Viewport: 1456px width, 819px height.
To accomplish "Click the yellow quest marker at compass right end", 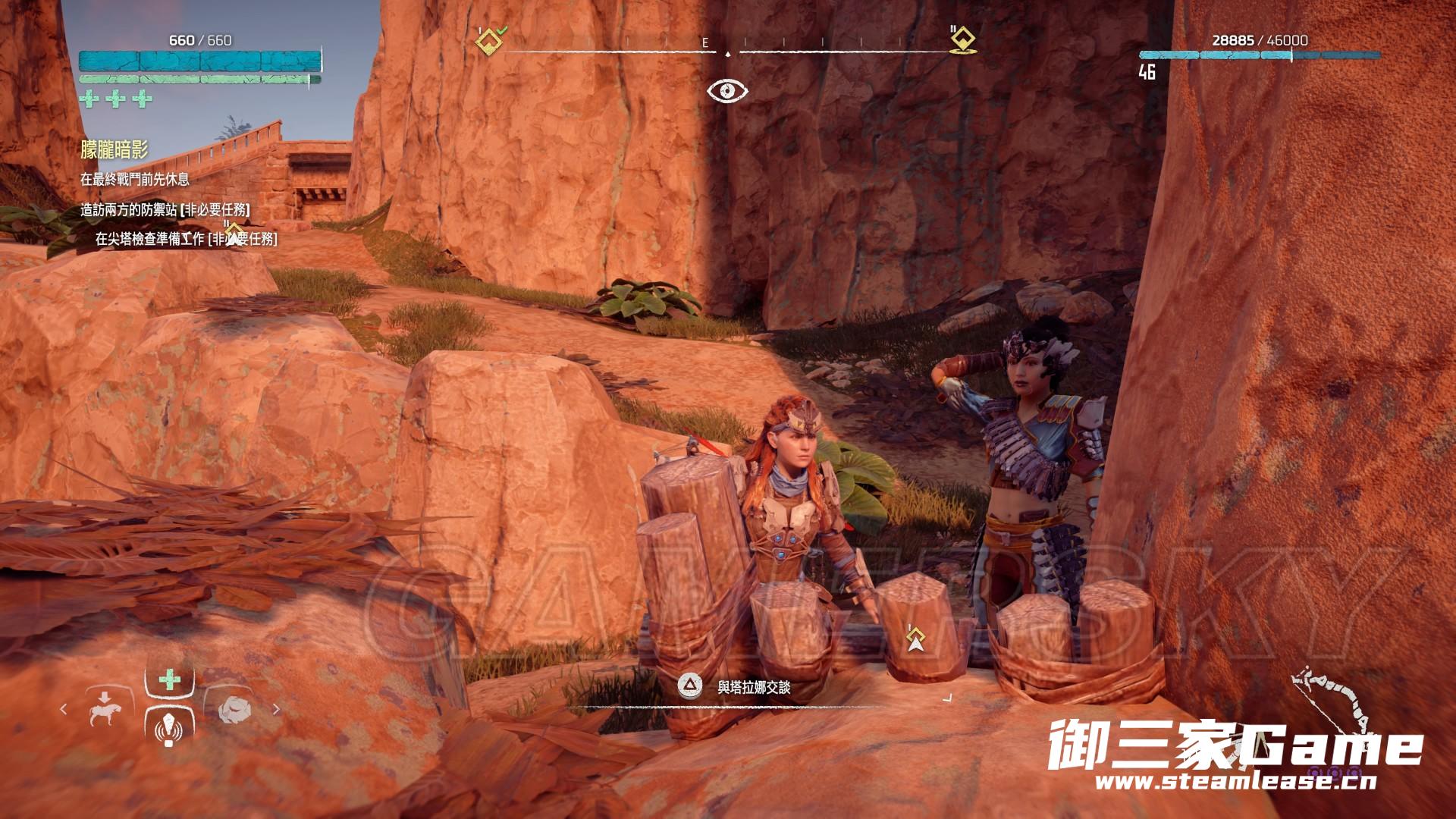I will (x=962, y=39).
